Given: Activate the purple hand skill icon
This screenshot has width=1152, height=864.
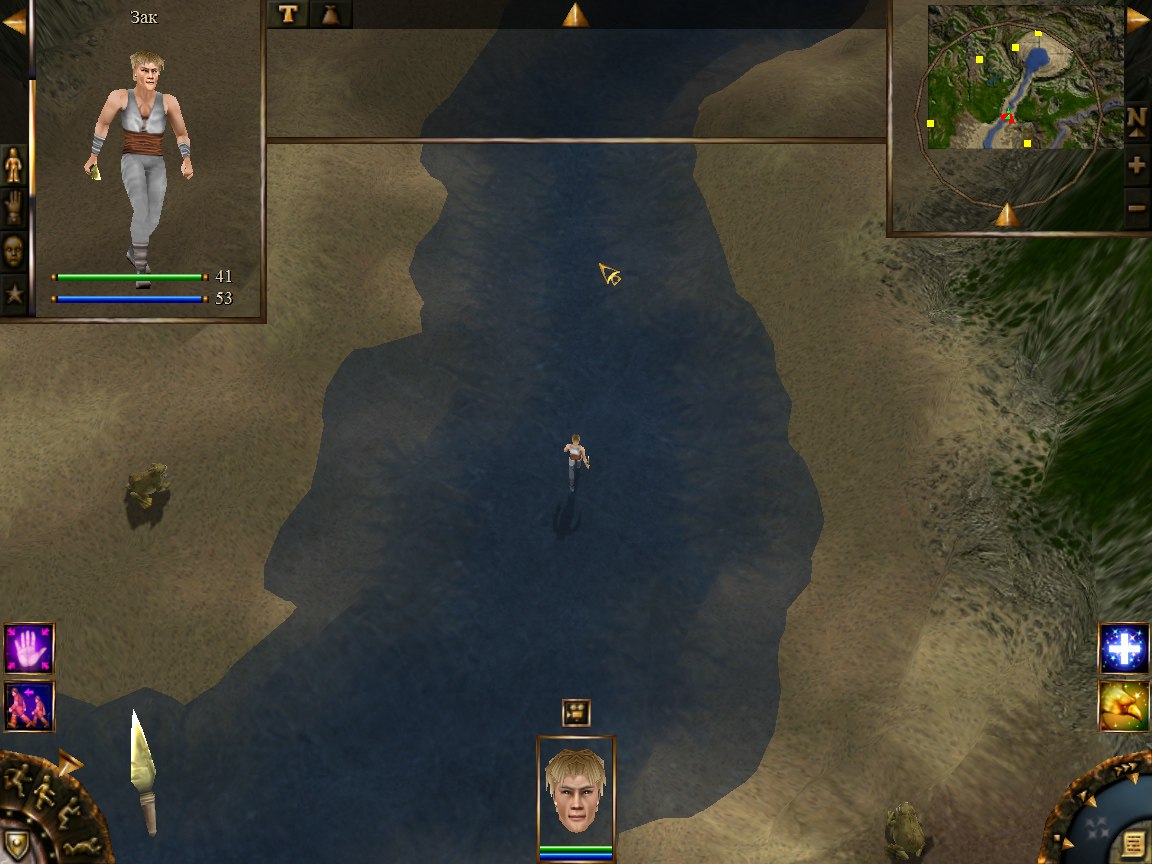Looking at the screenshot, I should pyautogui.click(x=29, y=648).
